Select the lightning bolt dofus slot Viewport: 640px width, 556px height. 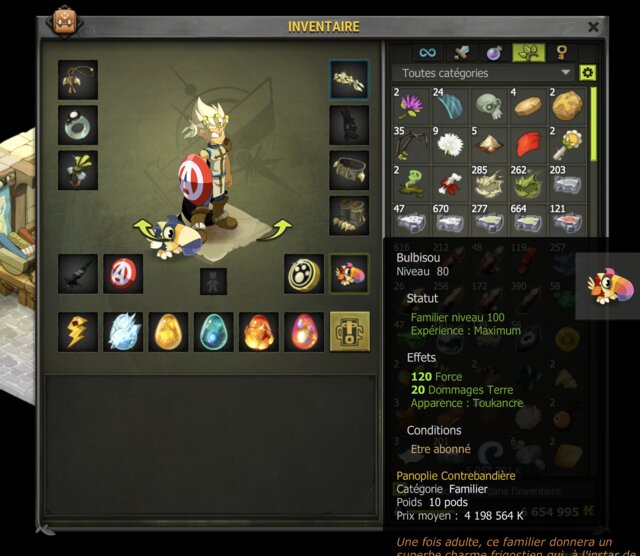click(78, 332)
